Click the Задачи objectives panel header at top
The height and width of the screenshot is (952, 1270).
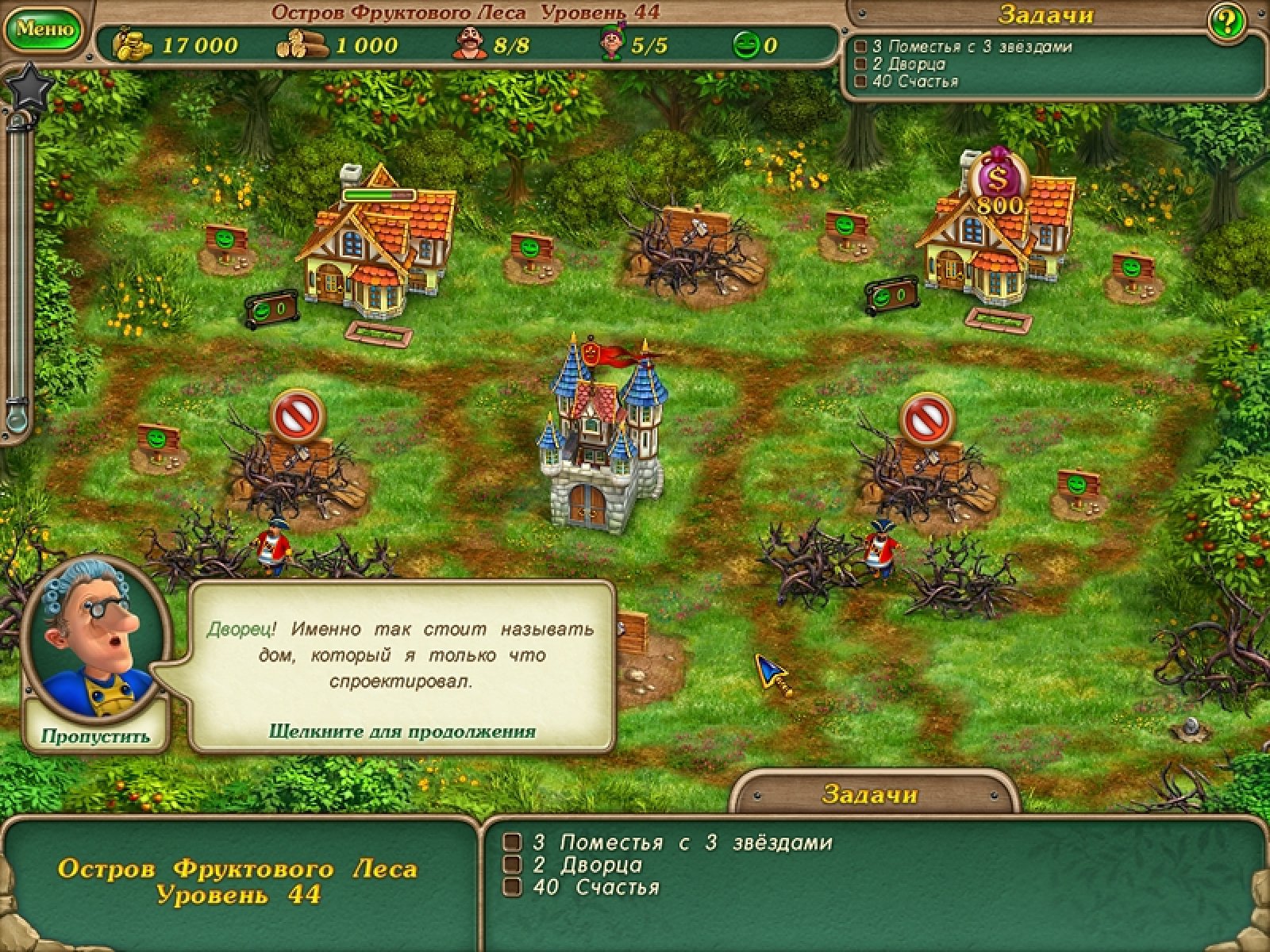[1045, 14]
